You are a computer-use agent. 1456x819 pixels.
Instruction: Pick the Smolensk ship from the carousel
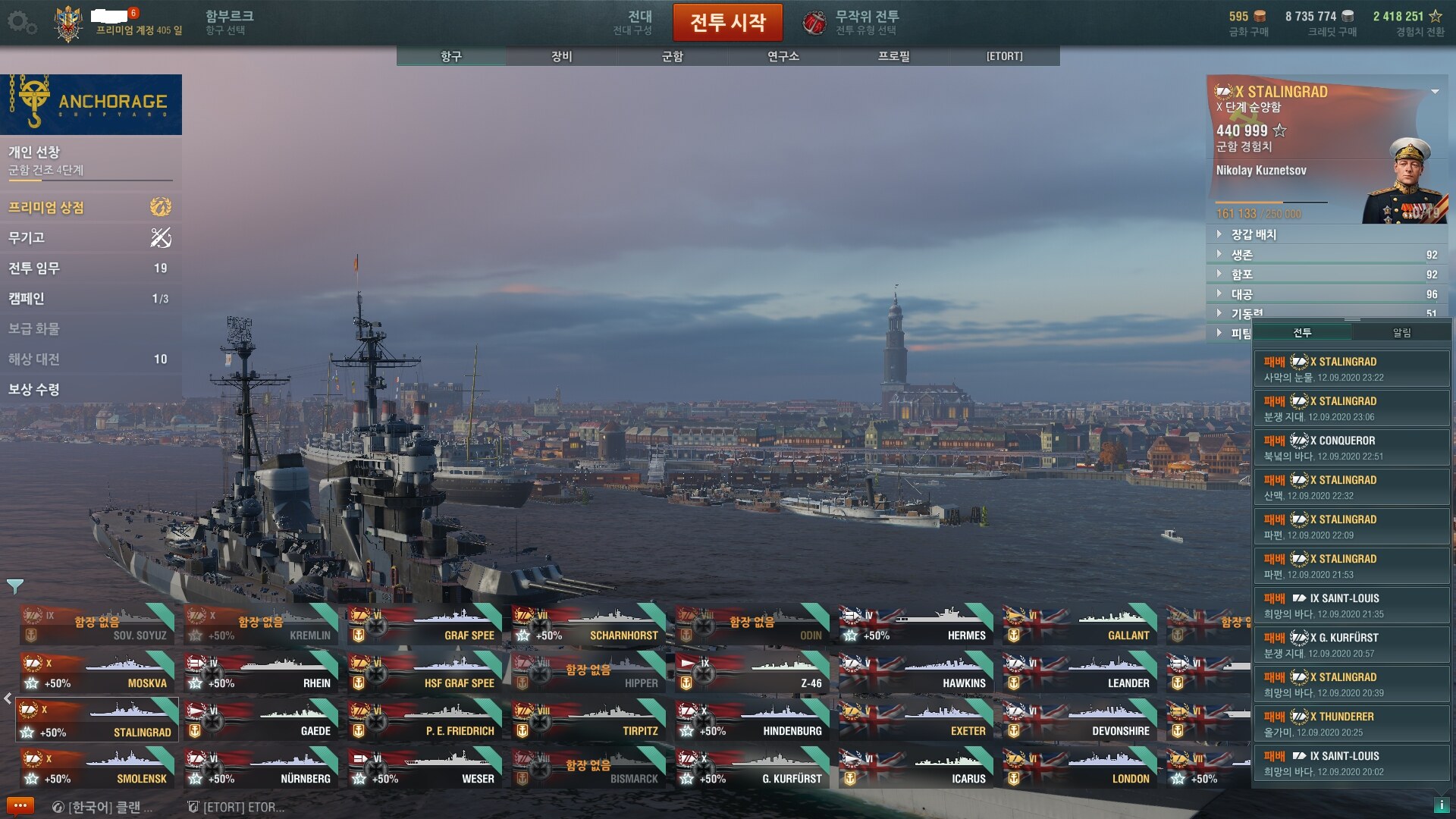click(98, 768)
